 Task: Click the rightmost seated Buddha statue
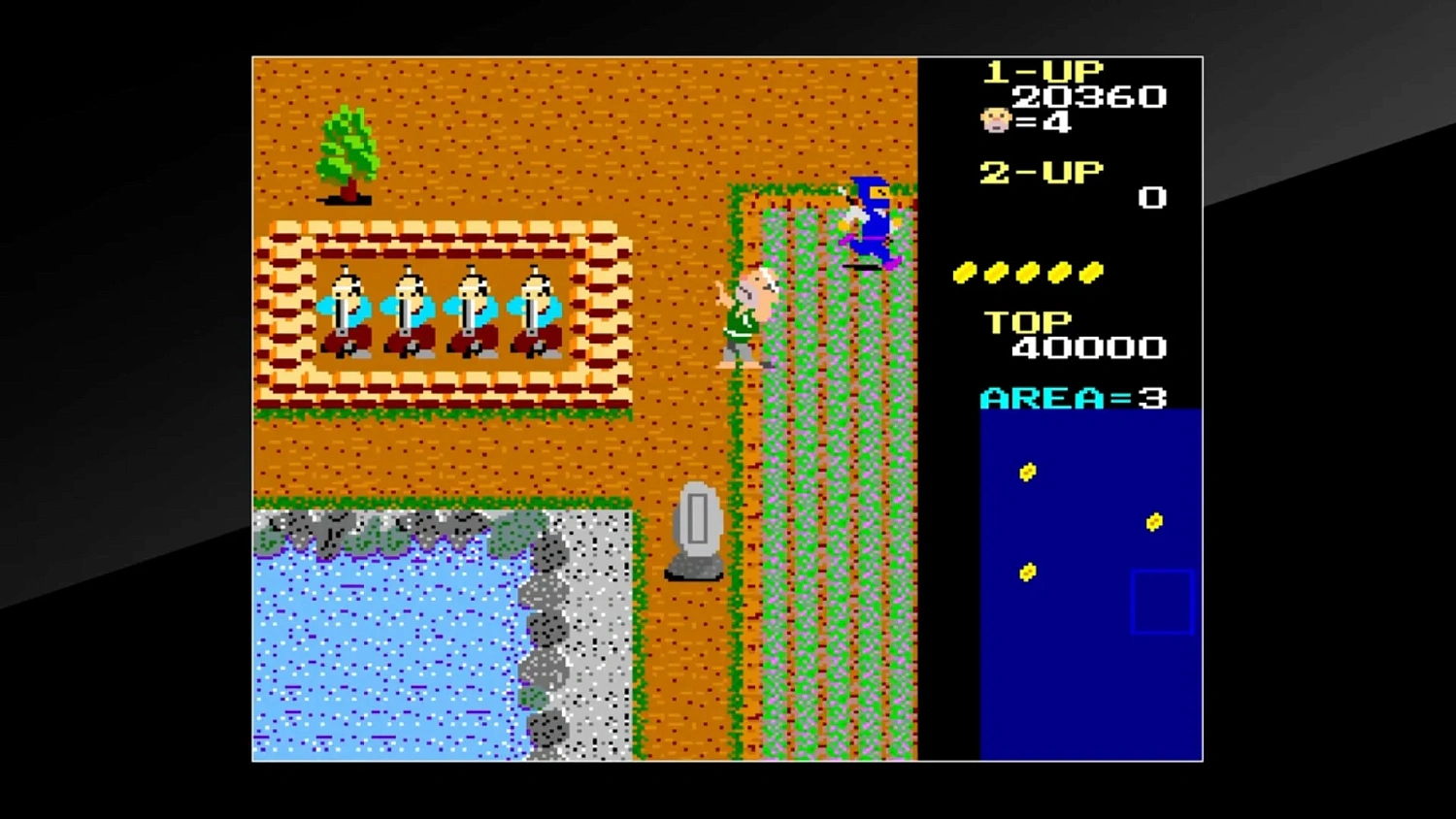(x=535, y=311)
